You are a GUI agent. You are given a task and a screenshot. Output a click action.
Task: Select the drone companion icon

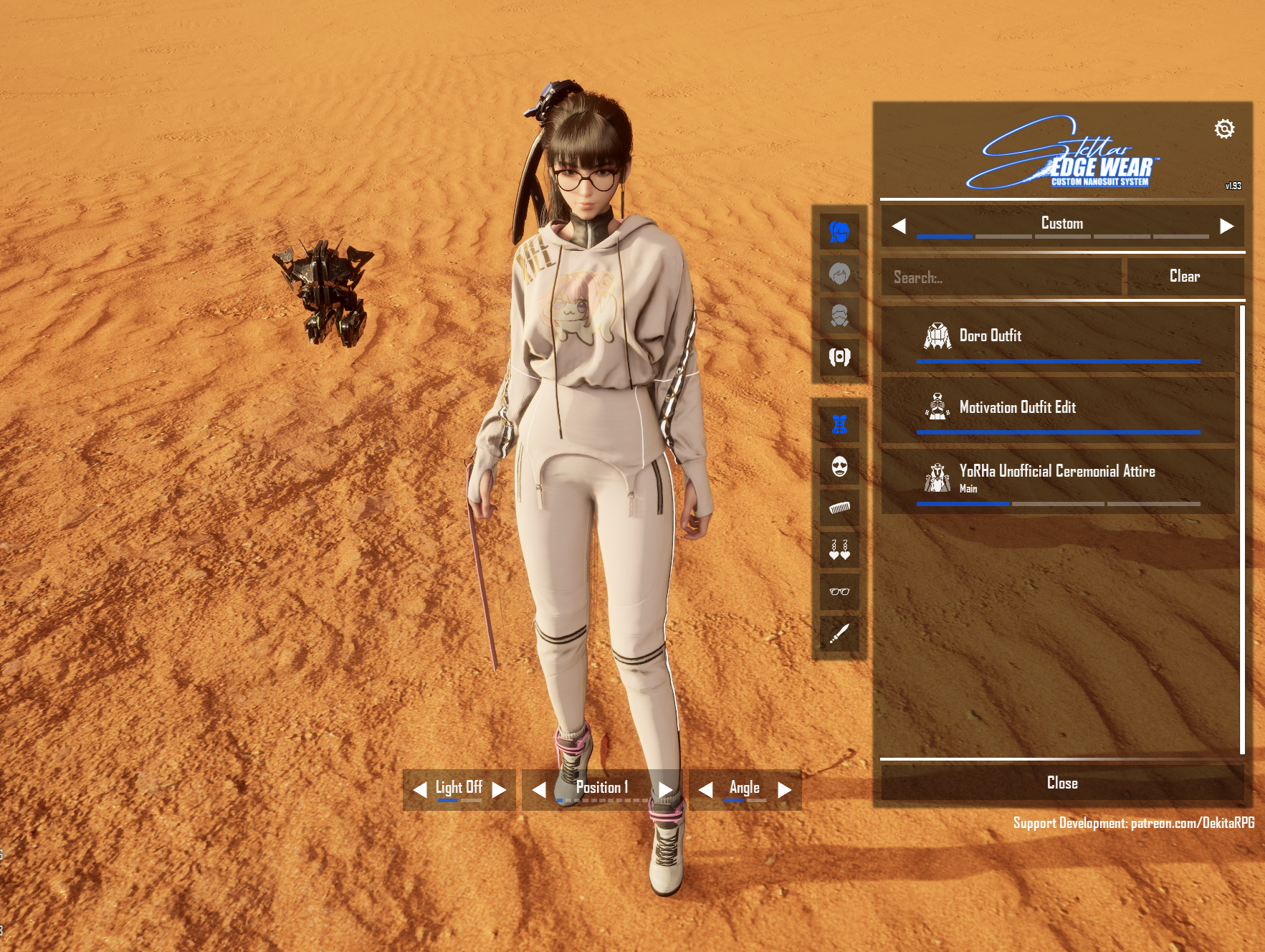click(x=839, y=357)
